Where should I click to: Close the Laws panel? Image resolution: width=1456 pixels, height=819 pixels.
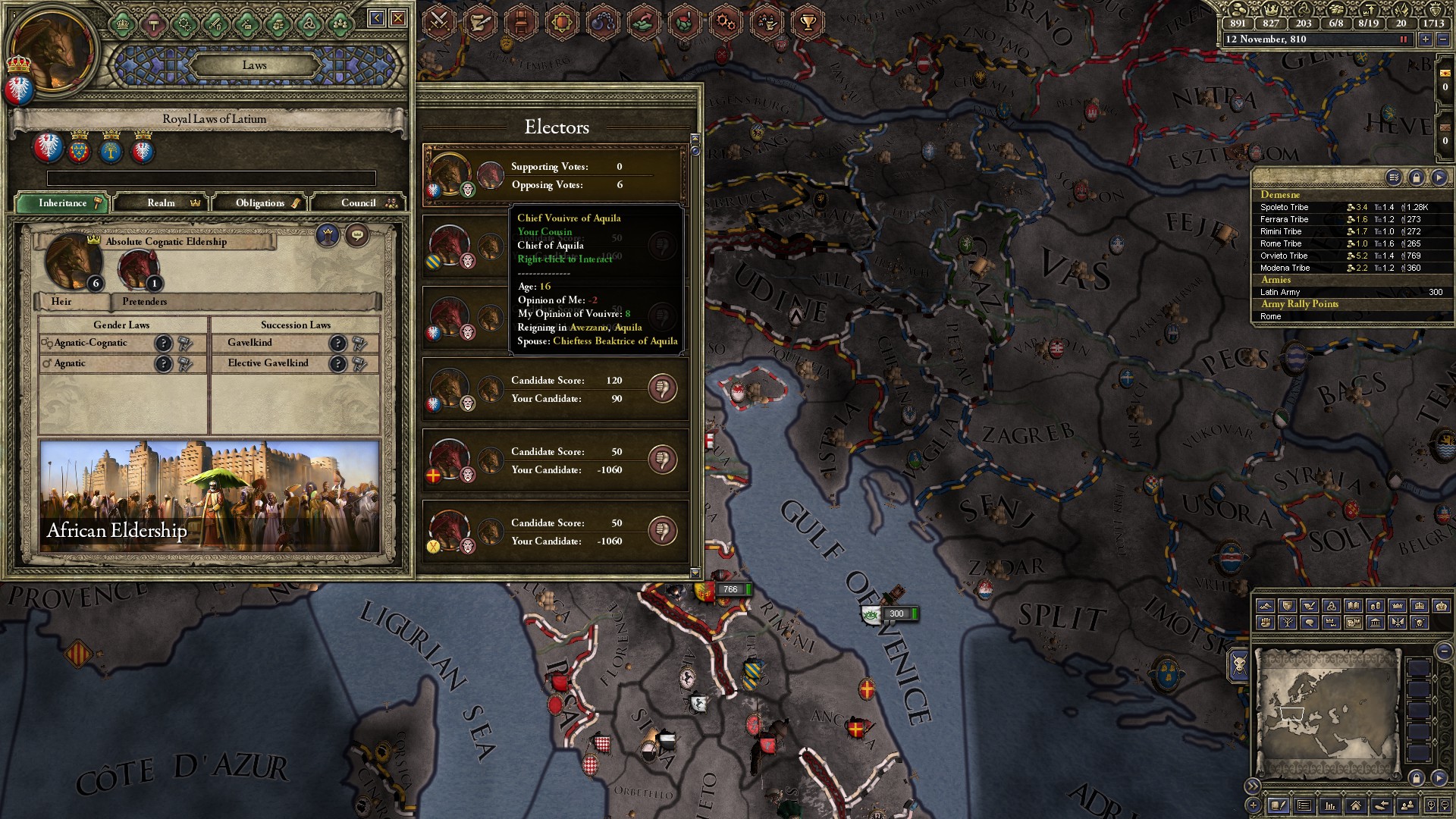click(398, 18)
